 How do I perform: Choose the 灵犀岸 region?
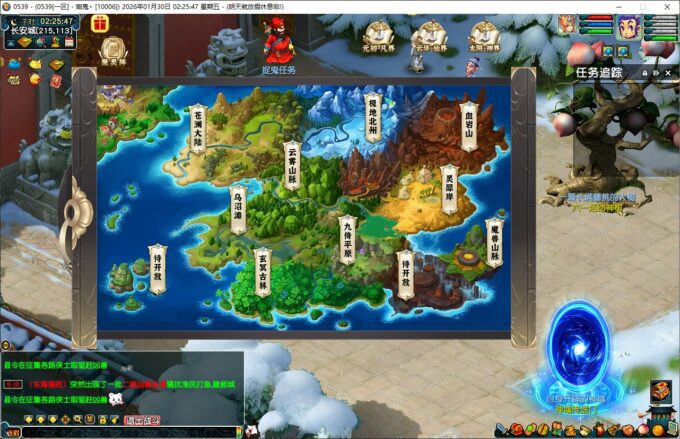click(448, 189)
